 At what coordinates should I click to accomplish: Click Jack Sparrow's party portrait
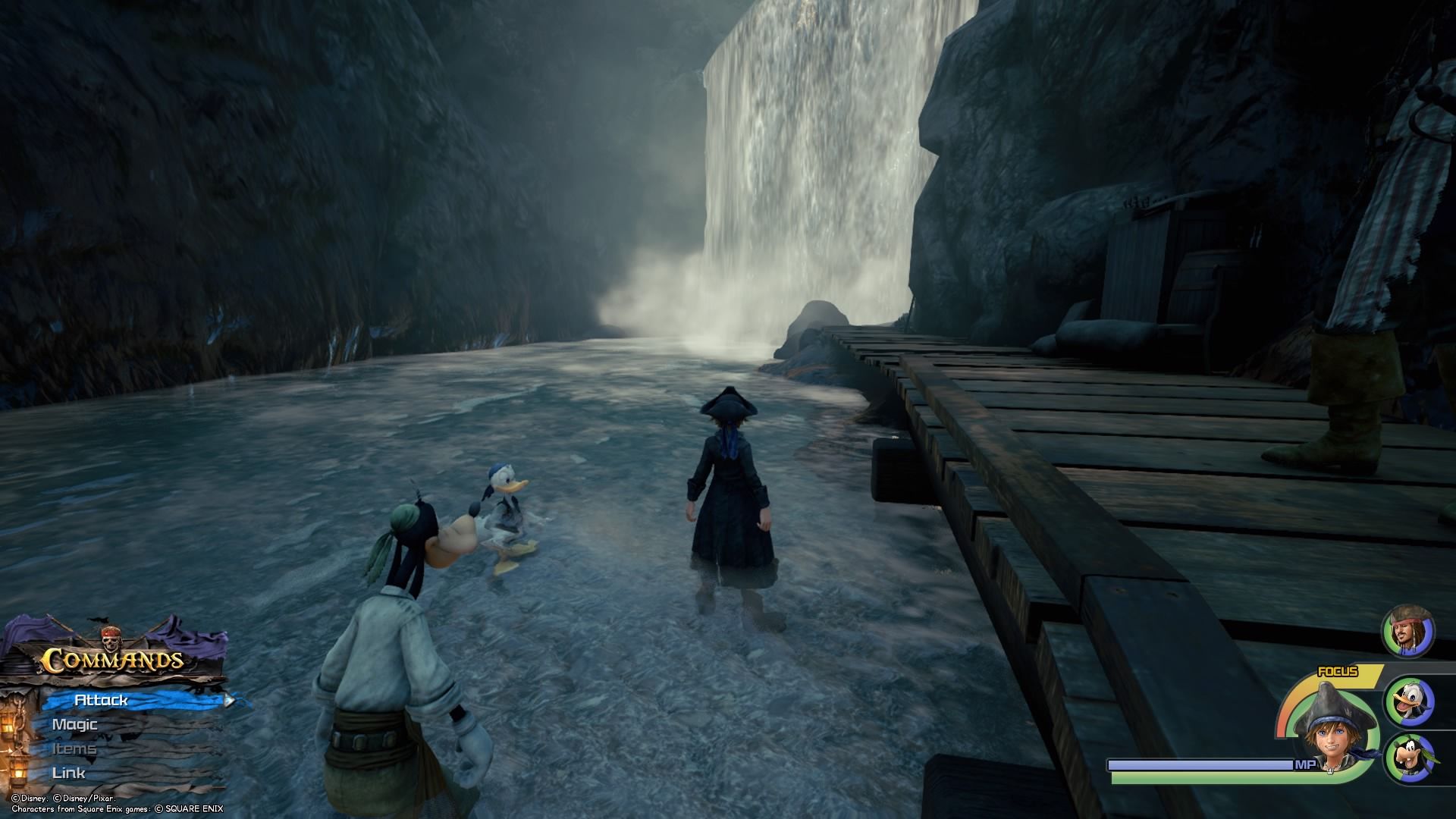[1407, 631]
